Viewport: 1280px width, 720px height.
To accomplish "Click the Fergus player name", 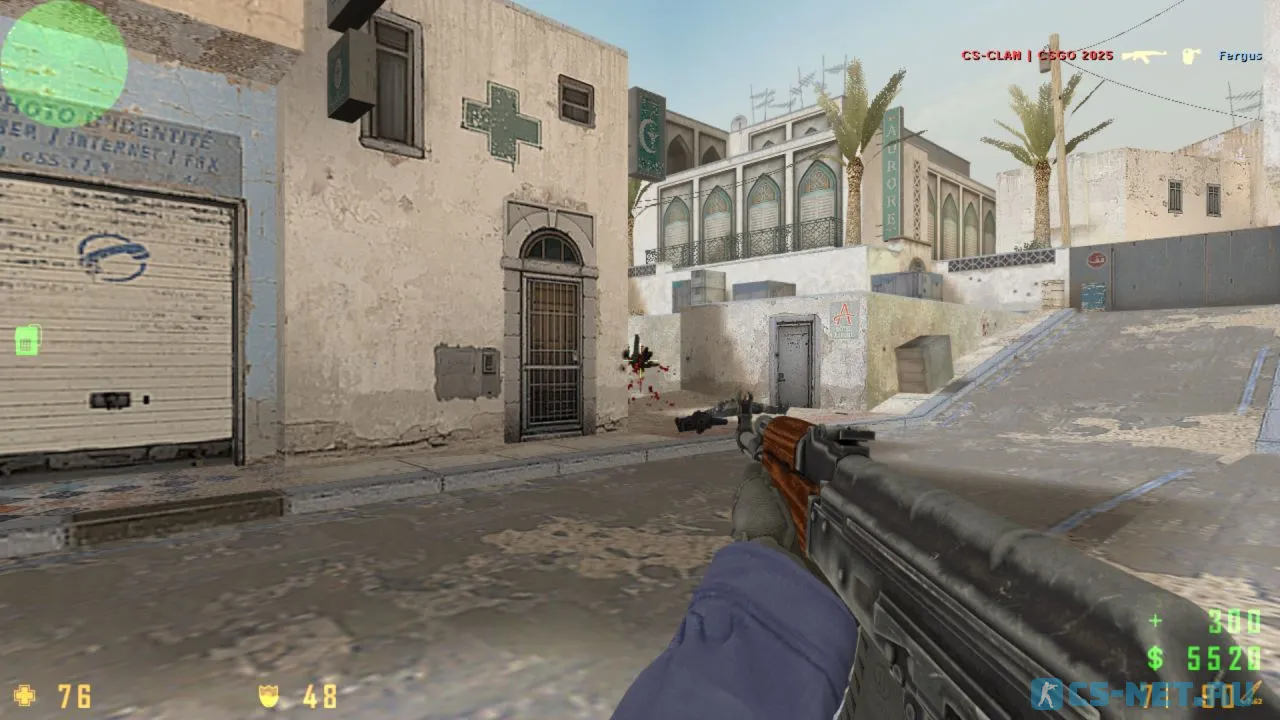I will pos(1240,56).
